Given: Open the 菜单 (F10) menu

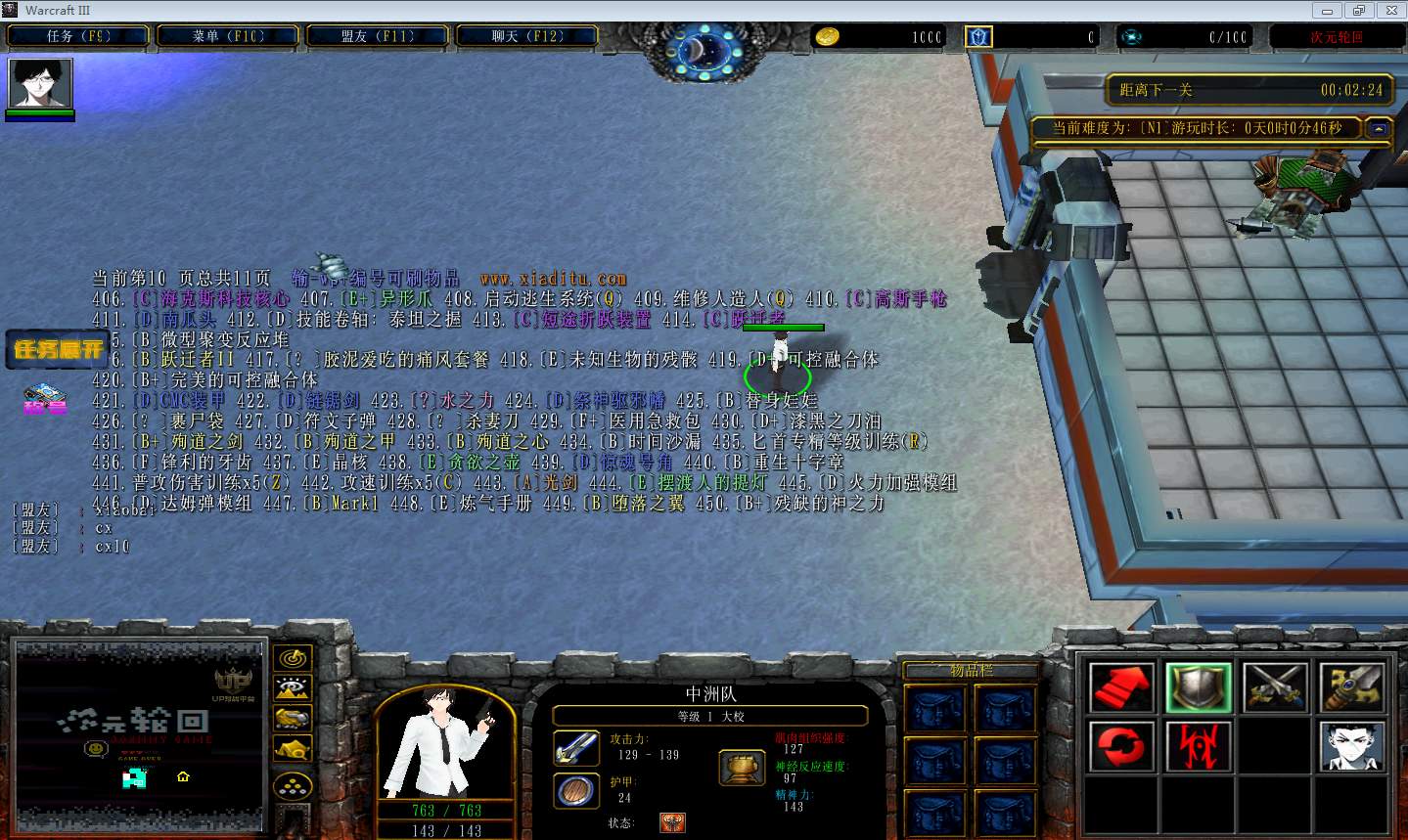Looking at the screenshot, I should [227, 34].
